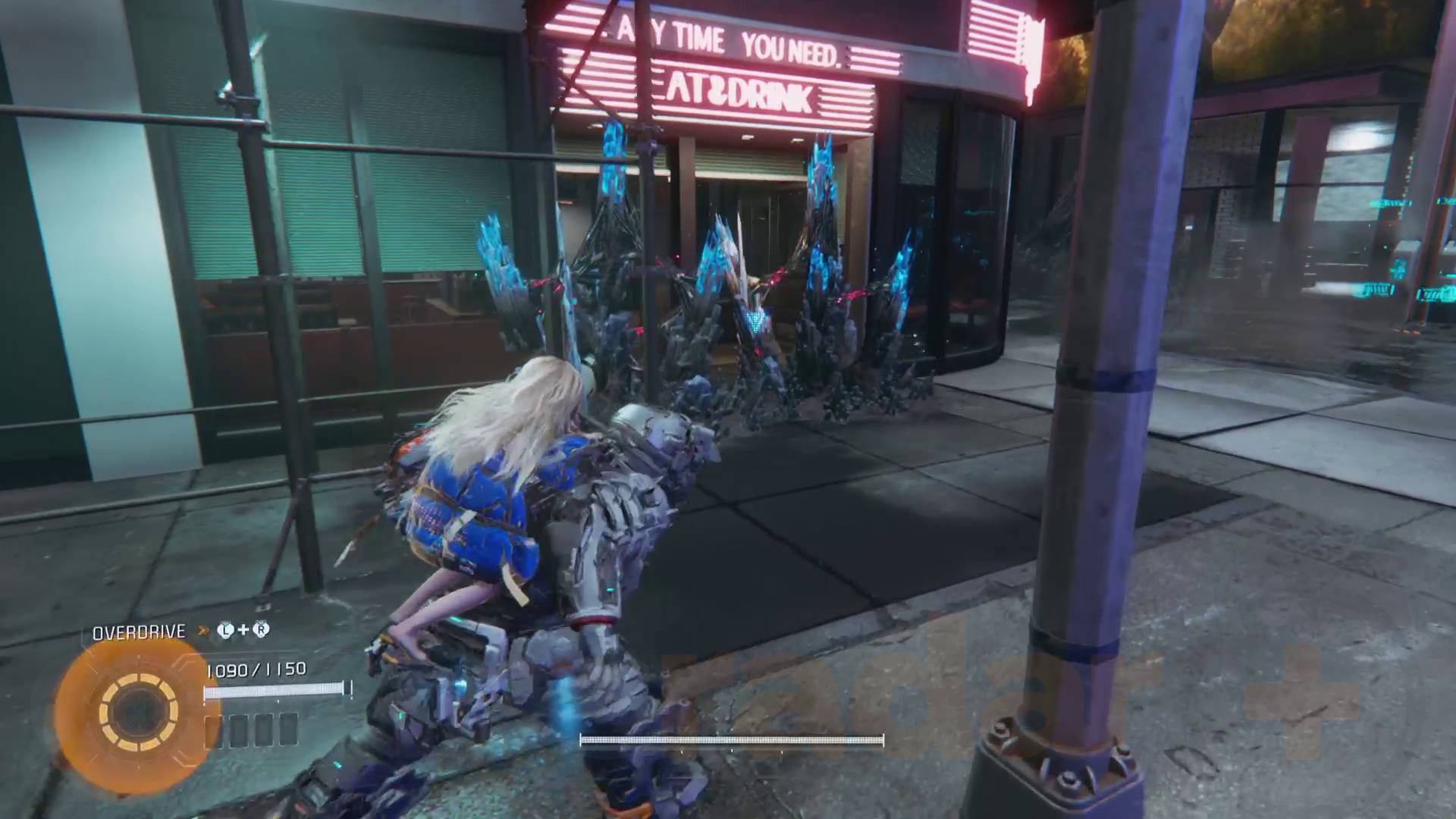Expand the arrow chevron after OVERDRIVE
The image size is (1456, 819).
(202, 630)
